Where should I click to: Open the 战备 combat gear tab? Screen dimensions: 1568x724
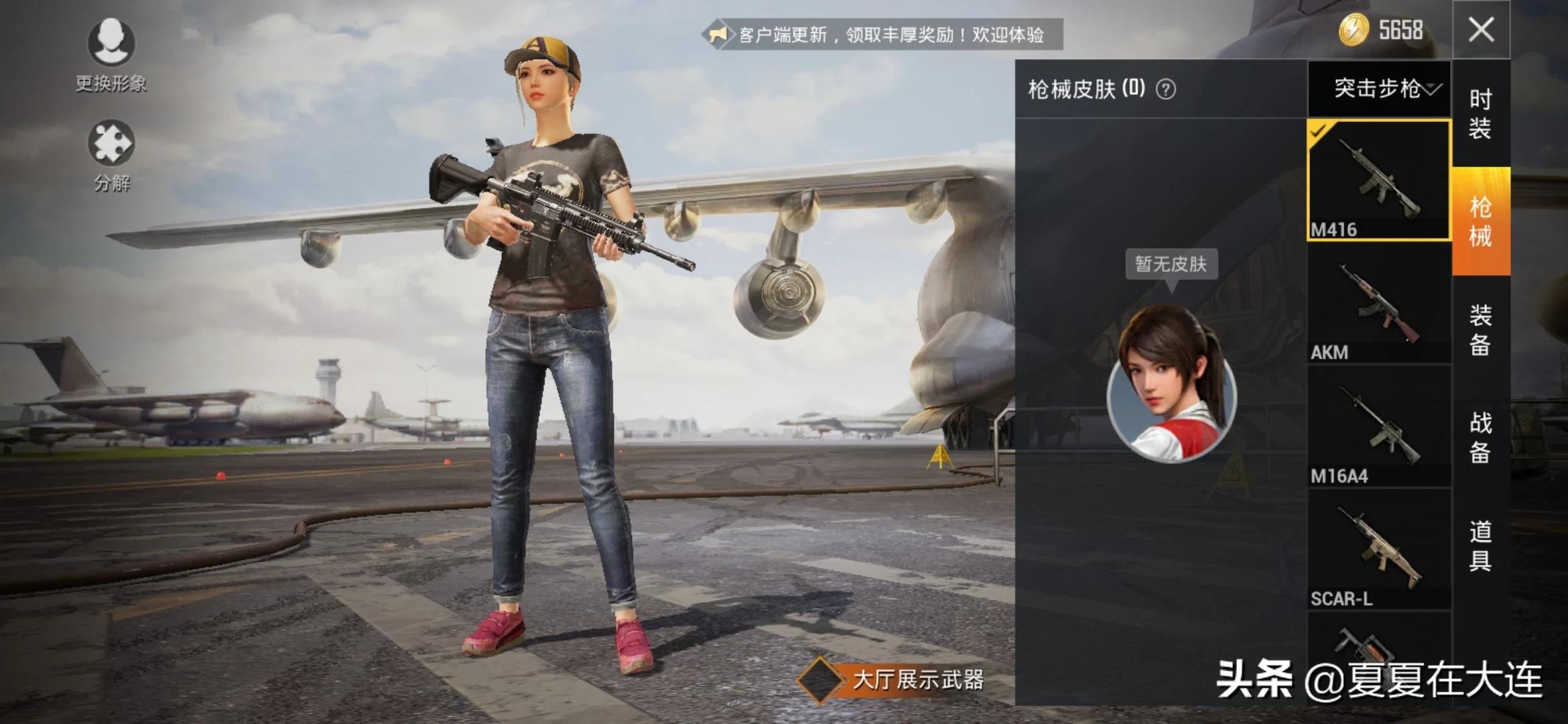[1481, 437]
